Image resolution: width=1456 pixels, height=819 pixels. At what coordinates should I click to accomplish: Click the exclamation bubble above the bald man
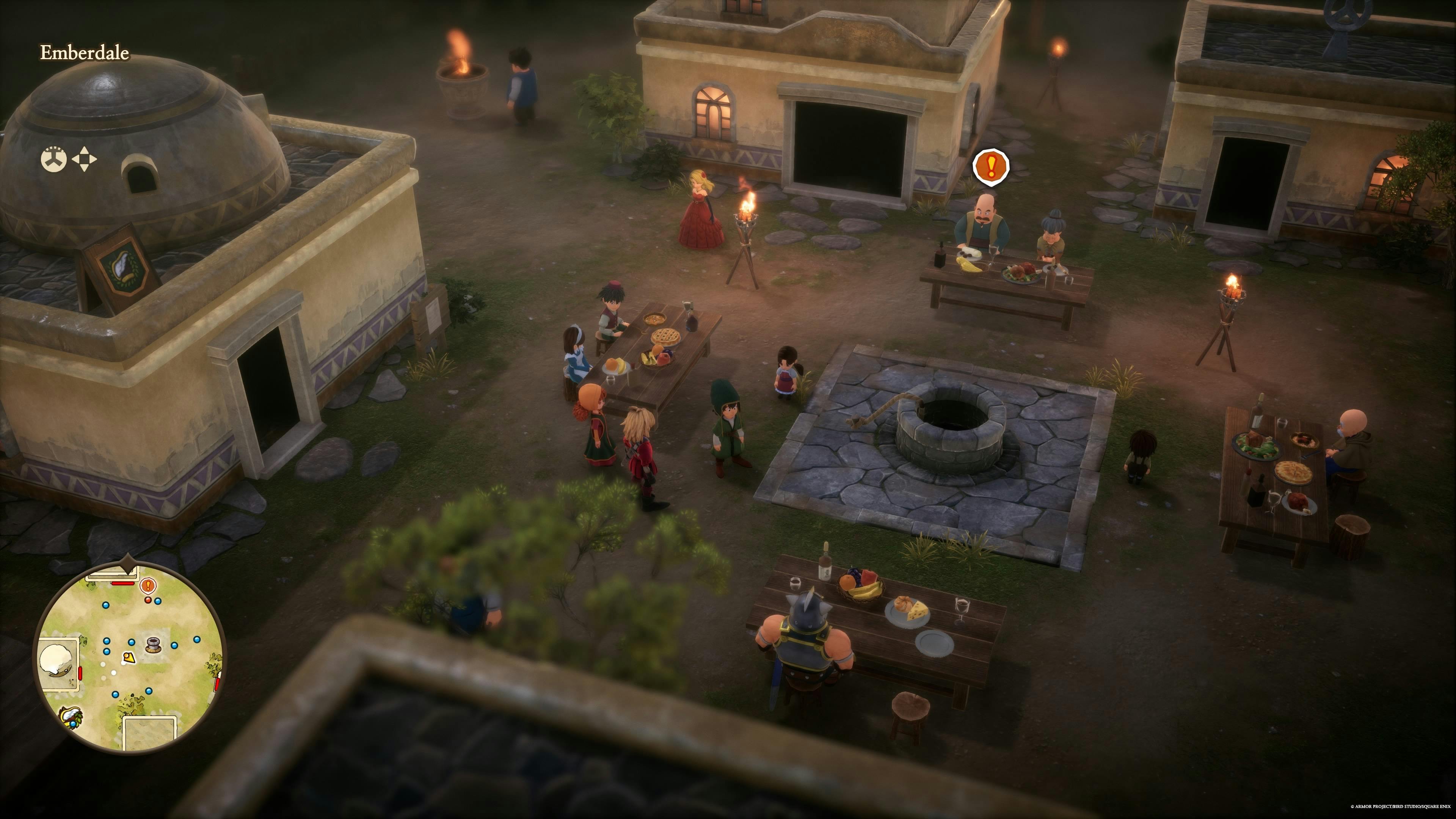[991, 166]
